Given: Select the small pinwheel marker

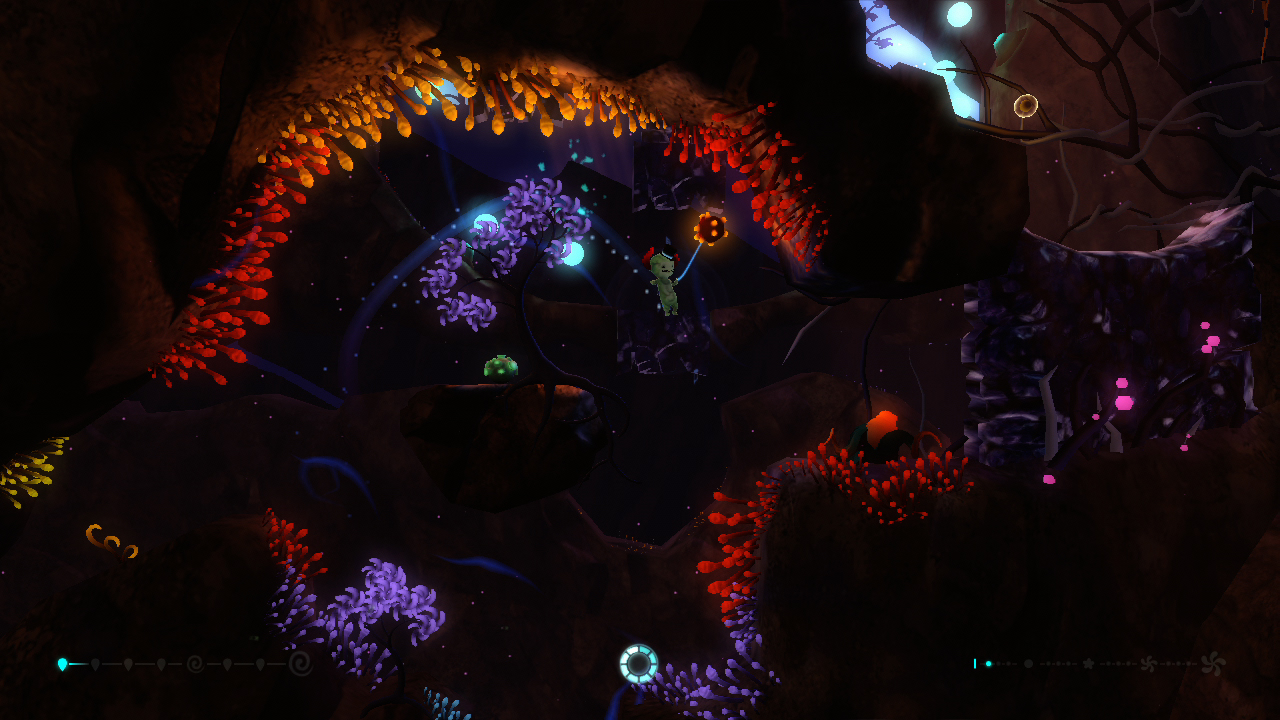Looking at the screenshot, I should pos(1148,663).
